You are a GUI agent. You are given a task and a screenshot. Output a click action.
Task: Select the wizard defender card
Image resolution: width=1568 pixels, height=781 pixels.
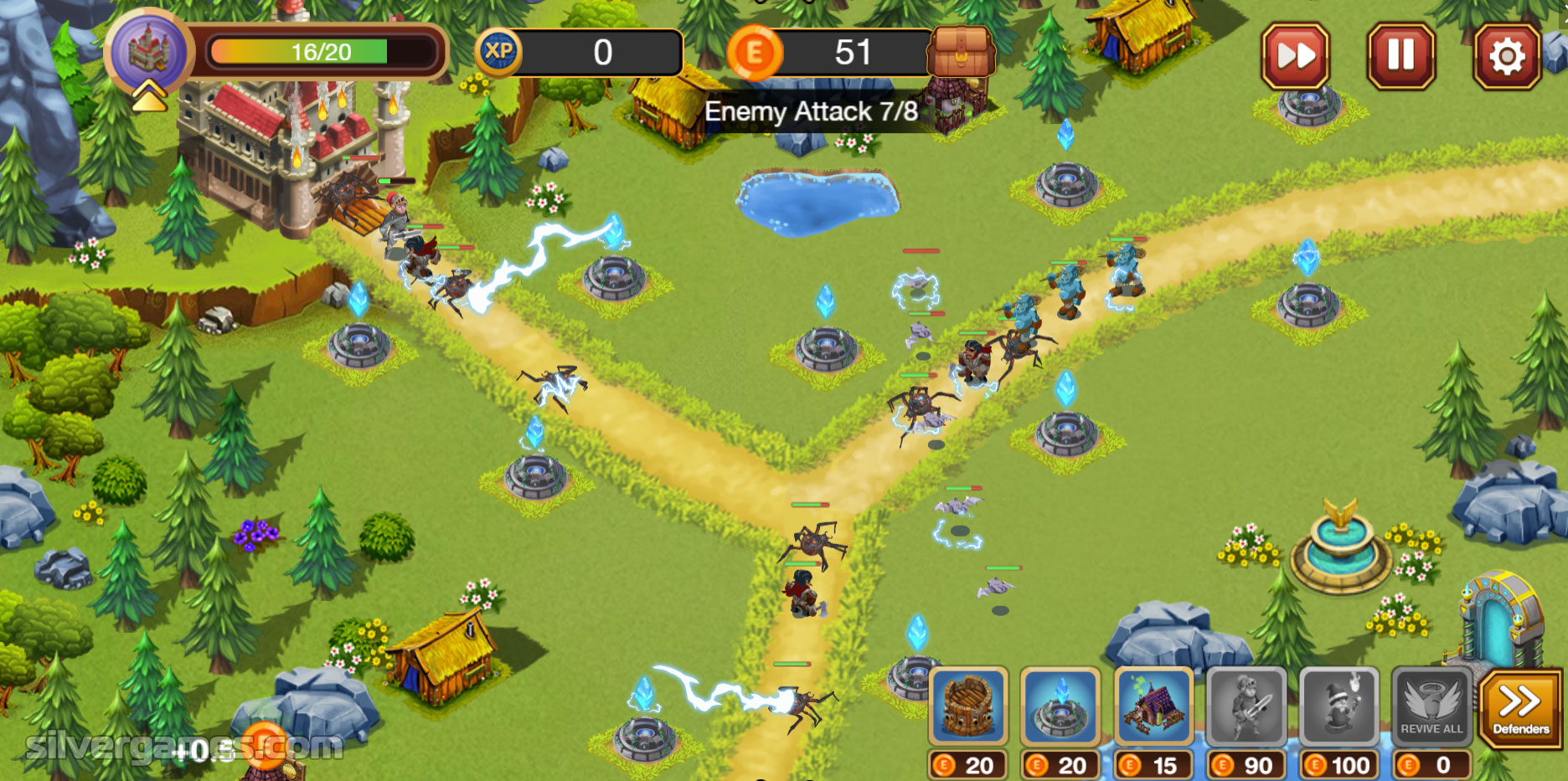(x=1338, y=706)
